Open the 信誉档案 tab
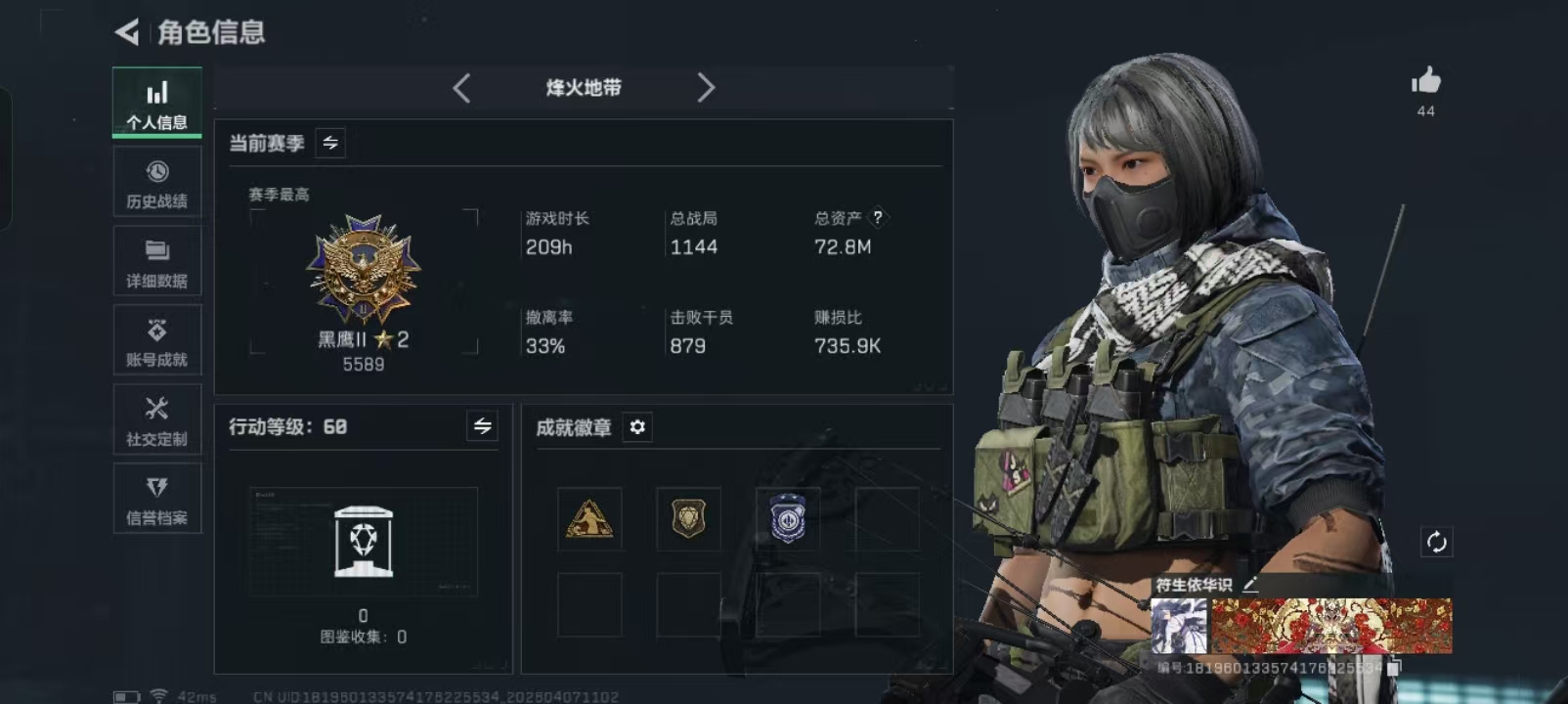This screenshot has height=704, width=1568. point(156,500)
